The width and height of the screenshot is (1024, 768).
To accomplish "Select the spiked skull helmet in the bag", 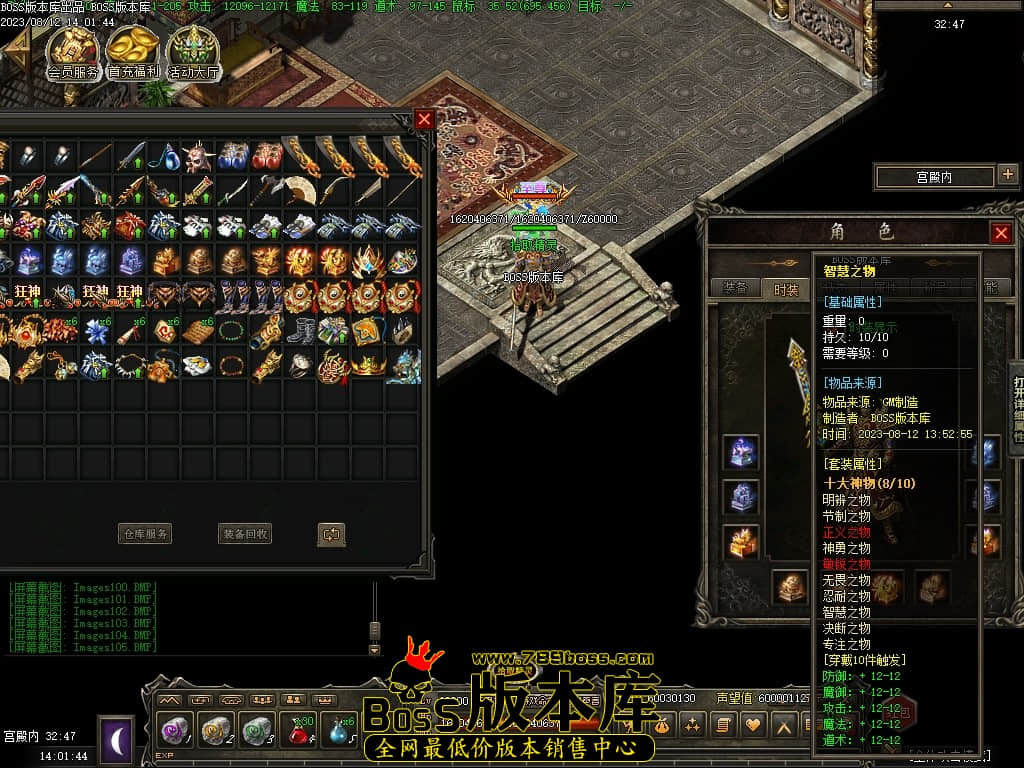I will [x=198, y=156].
